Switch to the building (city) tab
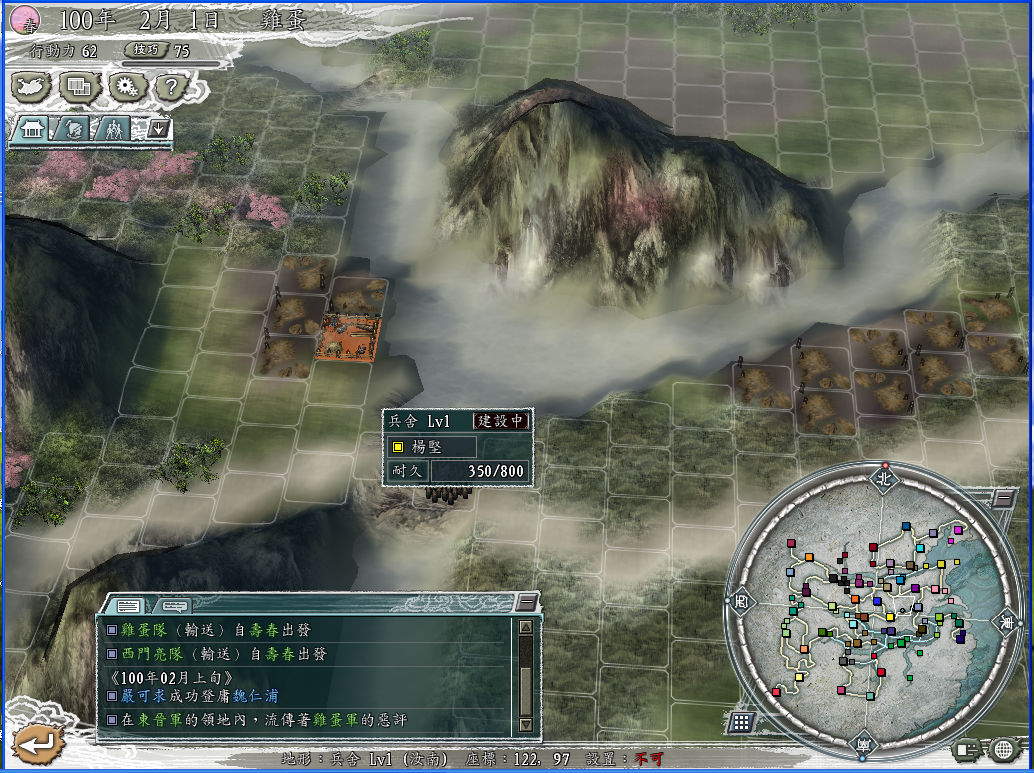 click(x=32, y=129)
